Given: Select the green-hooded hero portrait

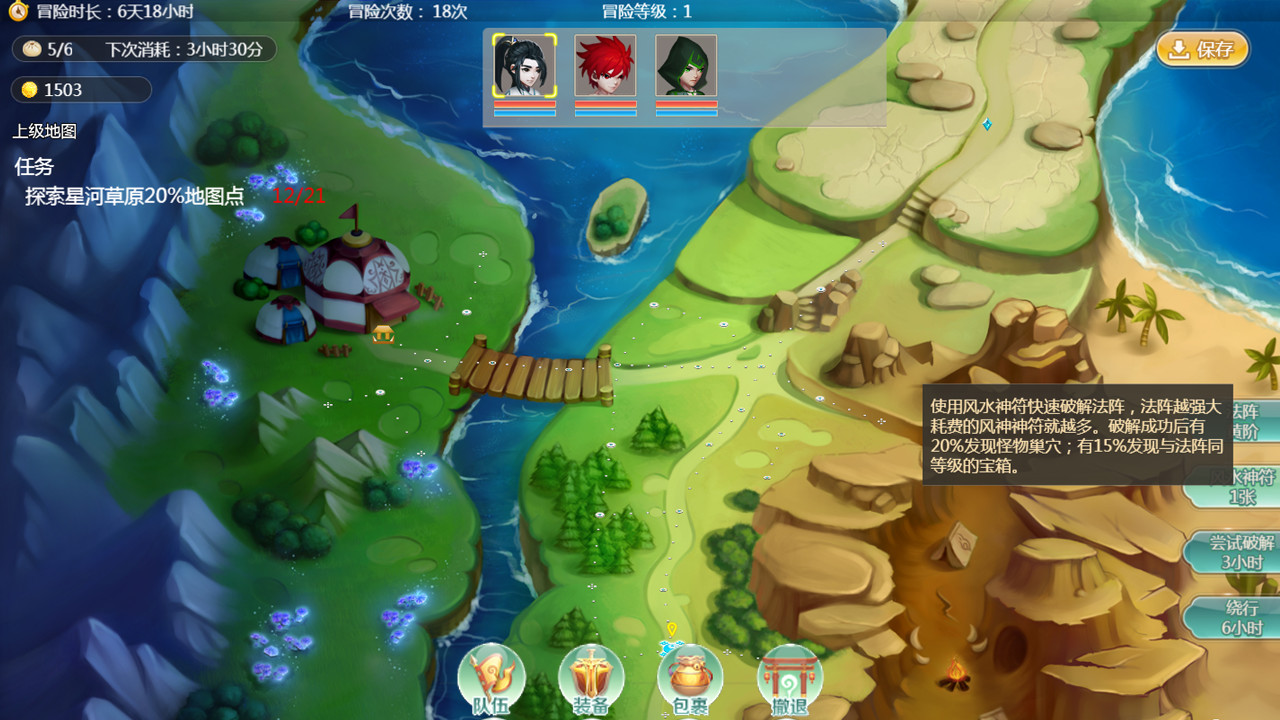Looking at the screenshot, I should 686,66.
